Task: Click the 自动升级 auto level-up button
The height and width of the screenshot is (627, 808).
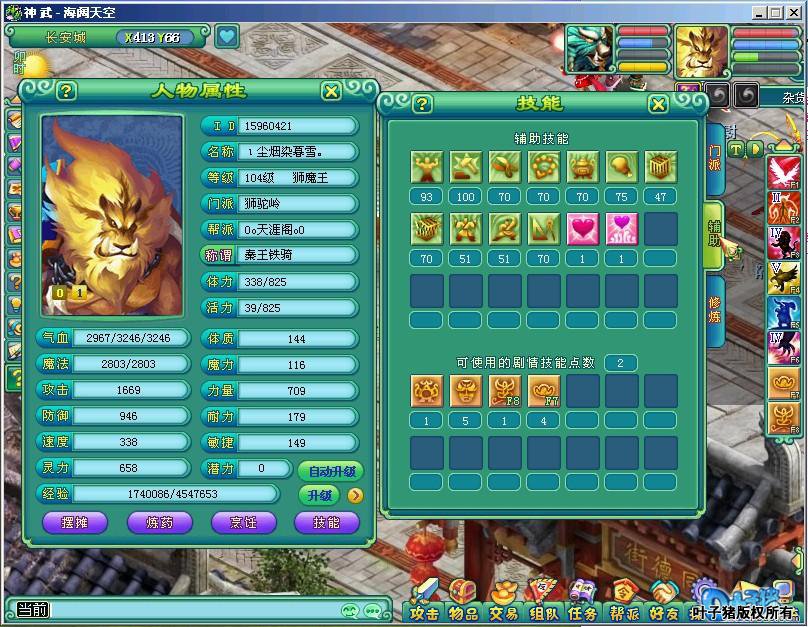Action: [330, 470]
